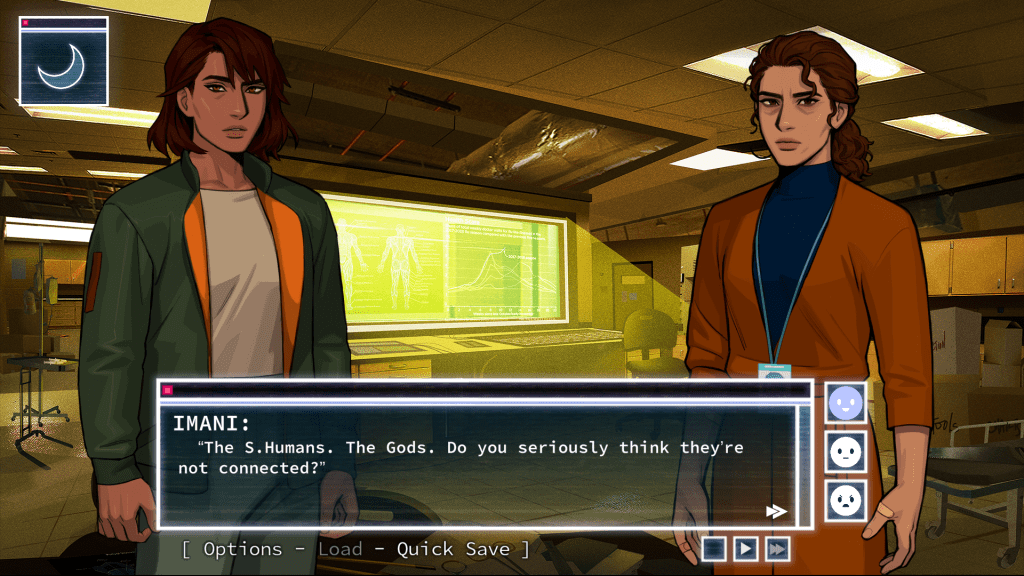Activate the fast-forward skip button
Image resolution: width=1024 pixels, height=576 pixels.
pyautogui.click(x=776, y=548)
